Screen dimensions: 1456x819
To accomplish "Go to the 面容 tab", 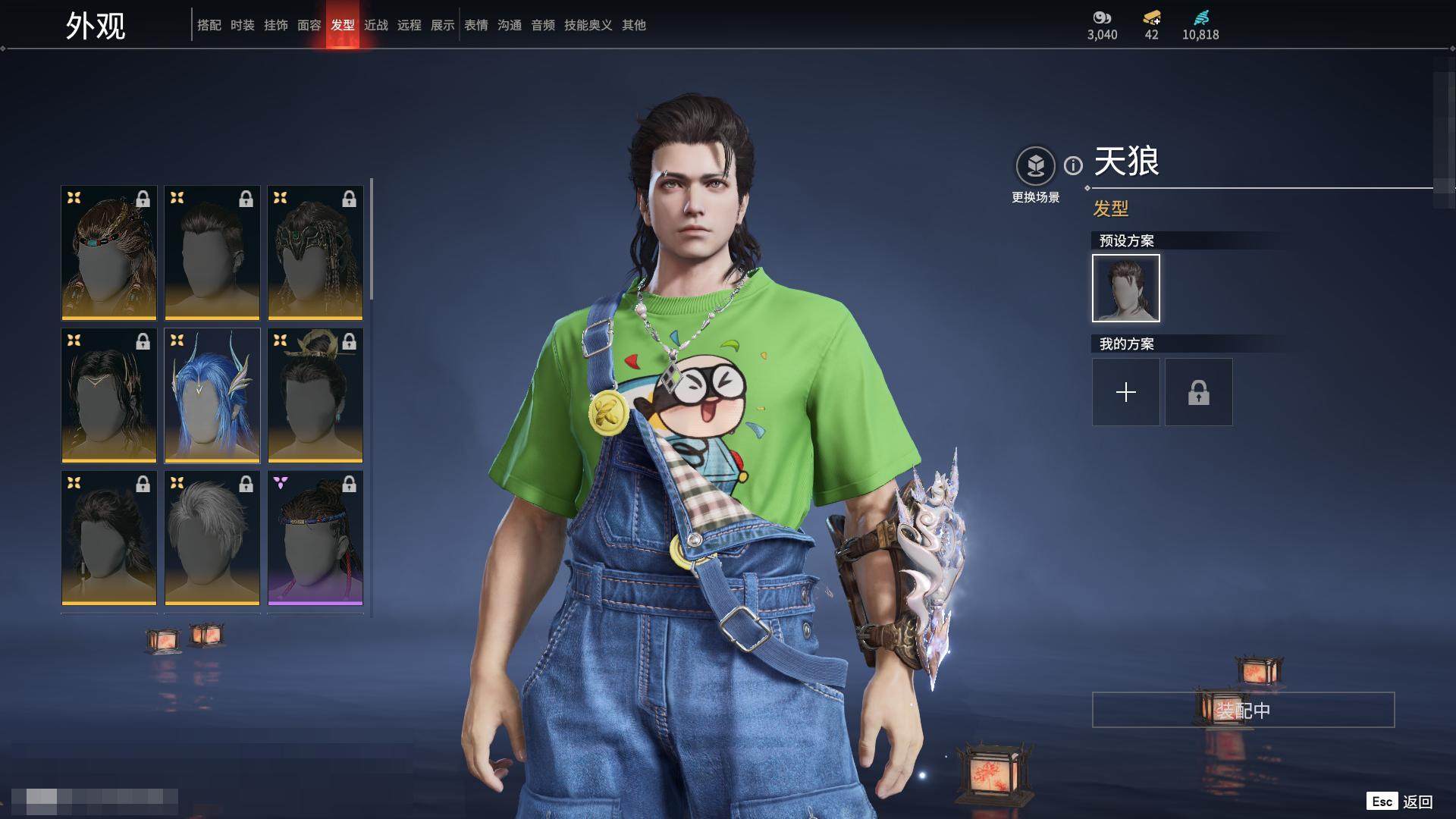I will pyautogui.click(x=309, y=25).
